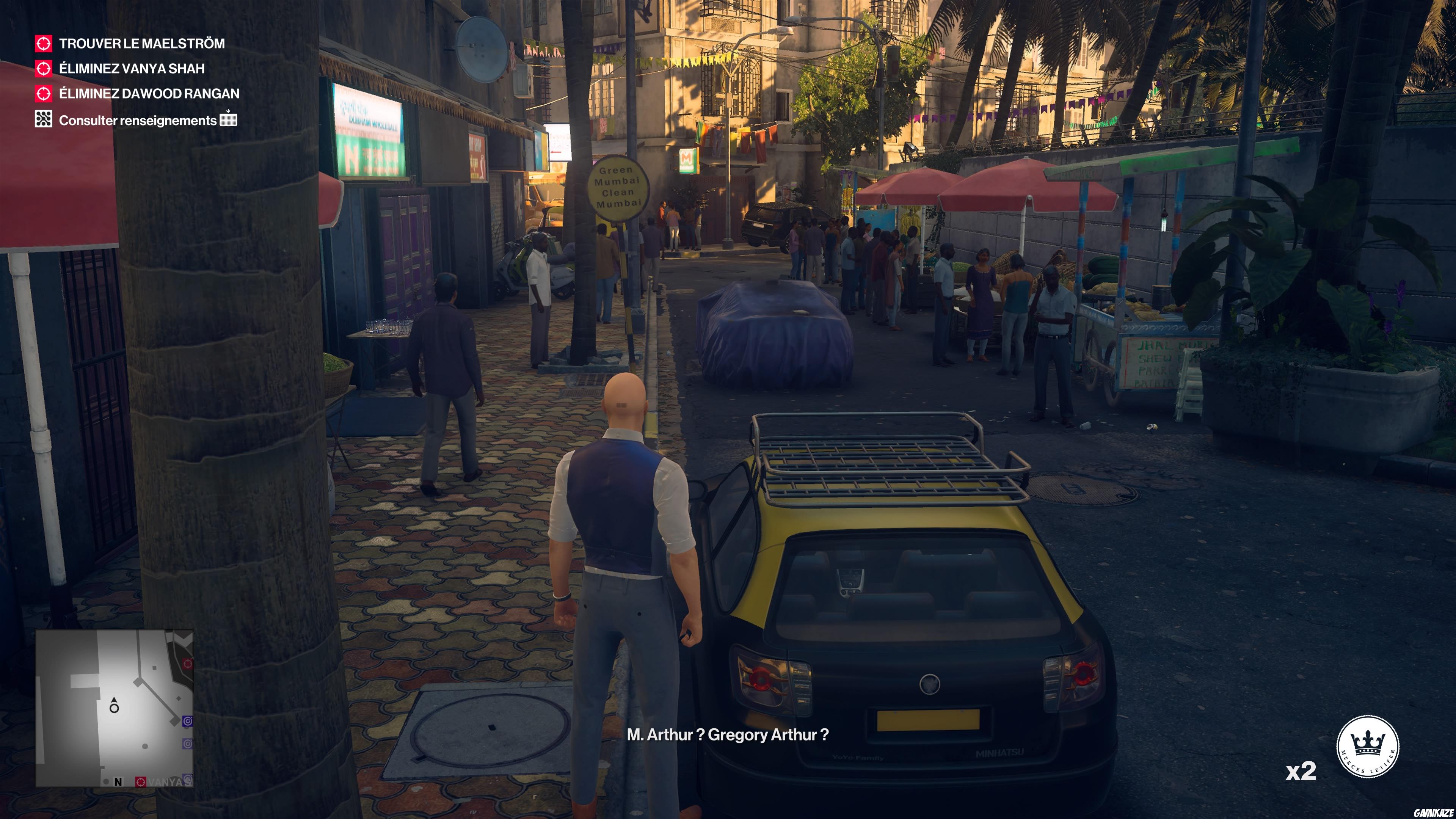Click the keyboard prompt icon after "Consulter renseignements"

(x=228, y=120)
